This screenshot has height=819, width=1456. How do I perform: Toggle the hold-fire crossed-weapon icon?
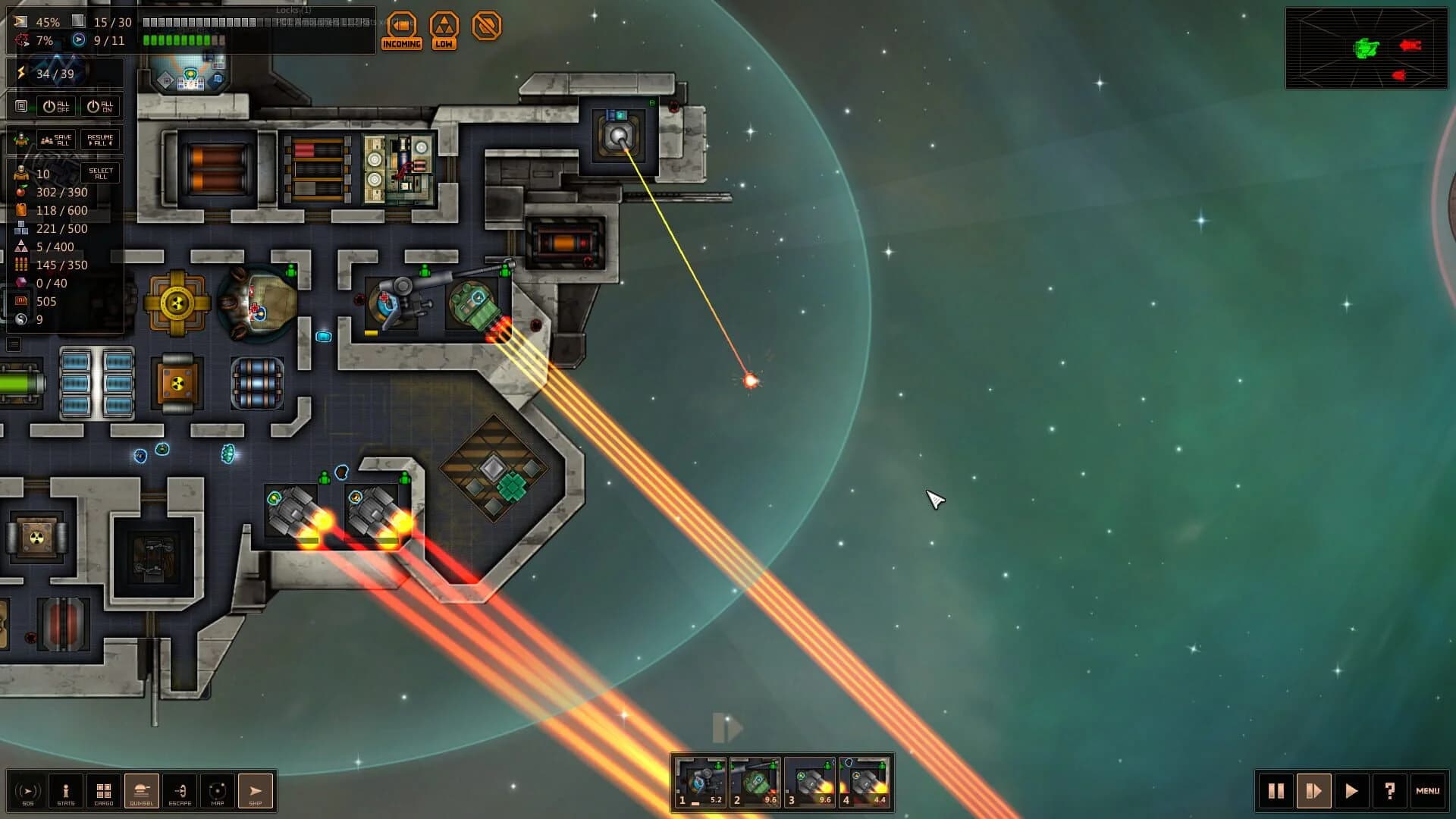tap(488, 25)
